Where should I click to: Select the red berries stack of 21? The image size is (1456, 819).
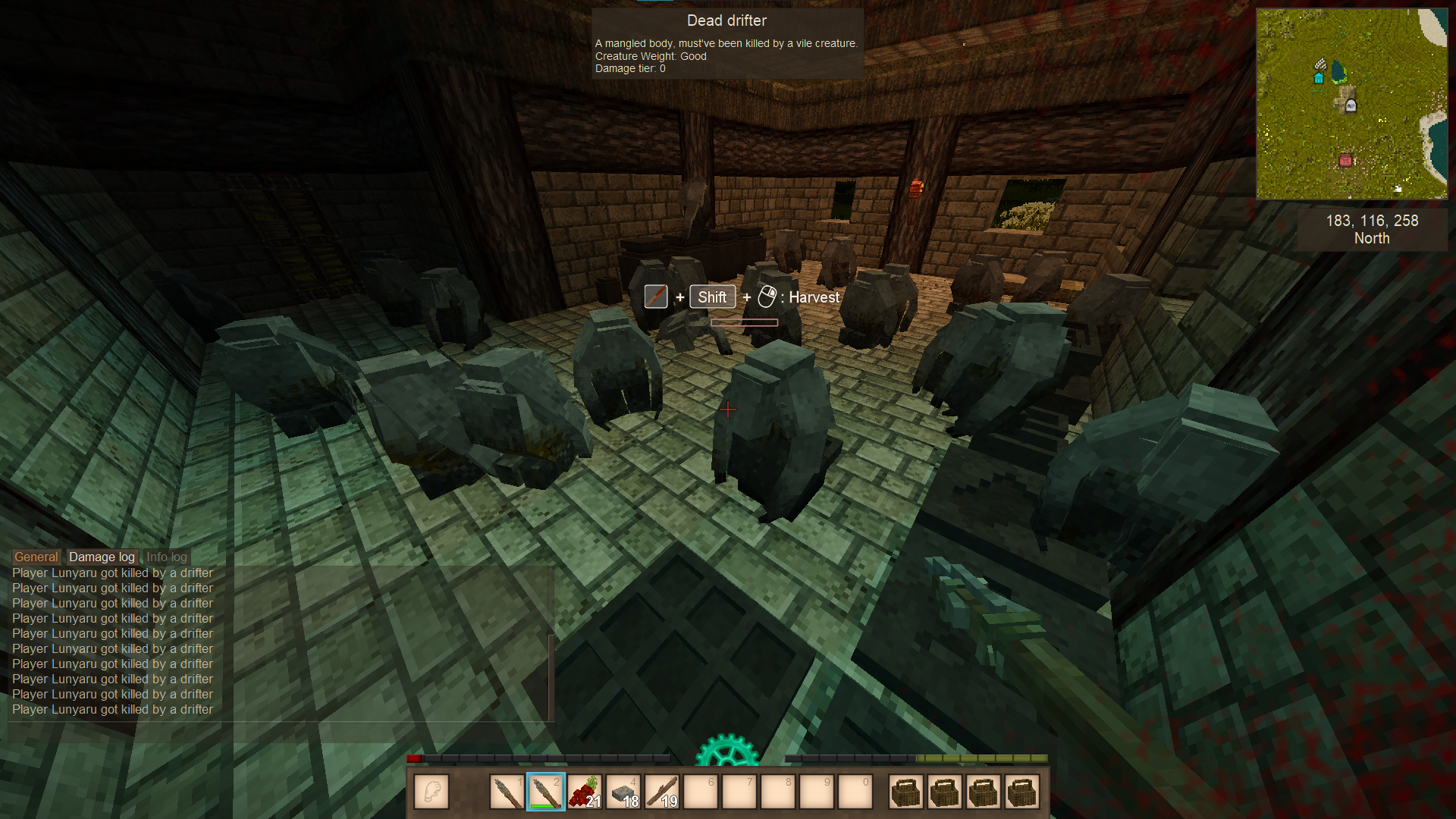pos(585,792)
